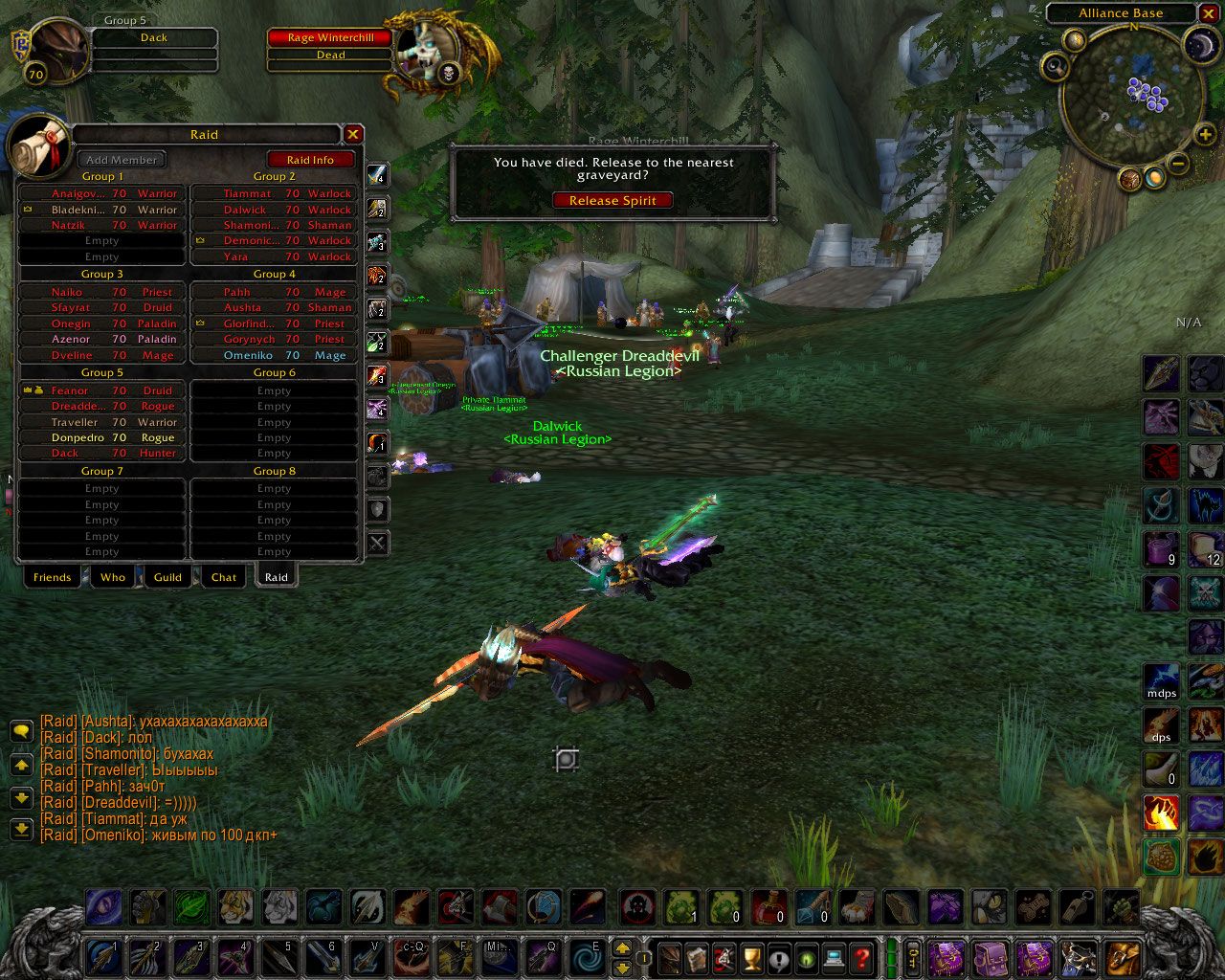The image size is (1225, 980).
Task: Select the Dack player portrait
Action: [x=57, y=48]
